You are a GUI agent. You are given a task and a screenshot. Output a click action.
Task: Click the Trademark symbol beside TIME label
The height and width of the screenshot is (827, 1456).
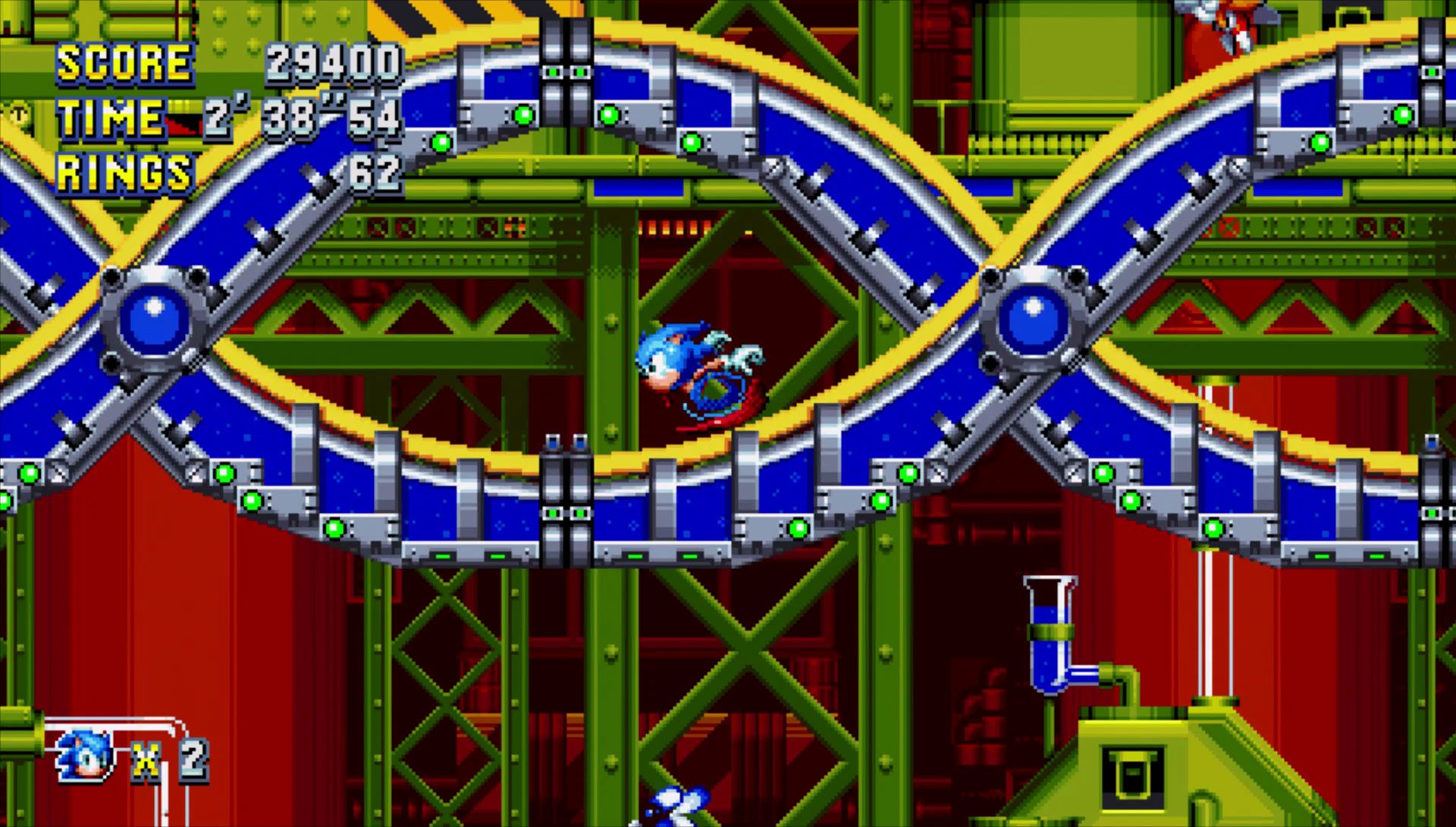coord(17,114)
